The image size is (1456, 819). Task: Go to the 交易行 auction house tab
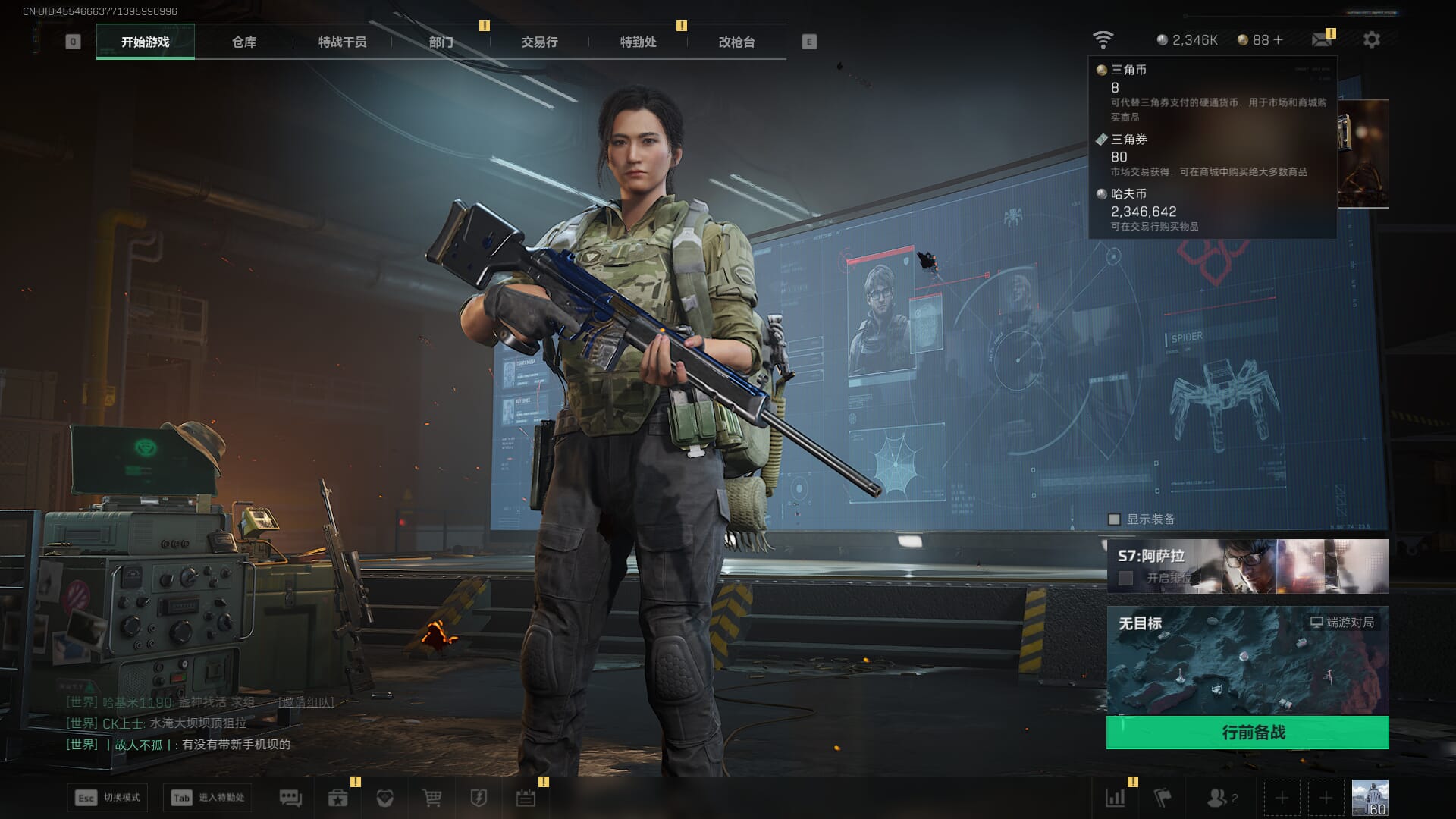pos(539,42)
